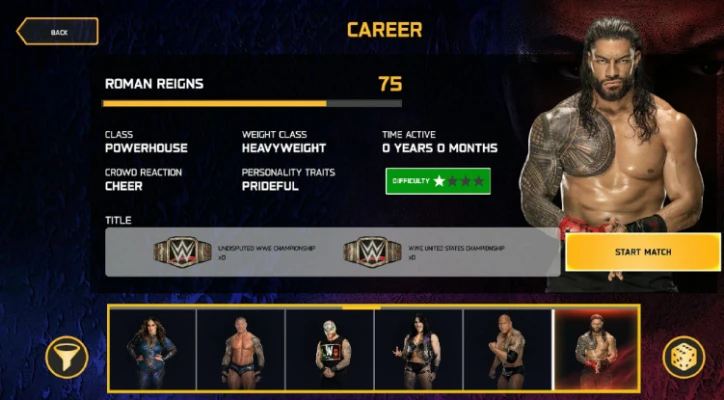The image size is (724, 400).
Task: Select the masked wrestler thumbnail
Action: coord(330,349)
